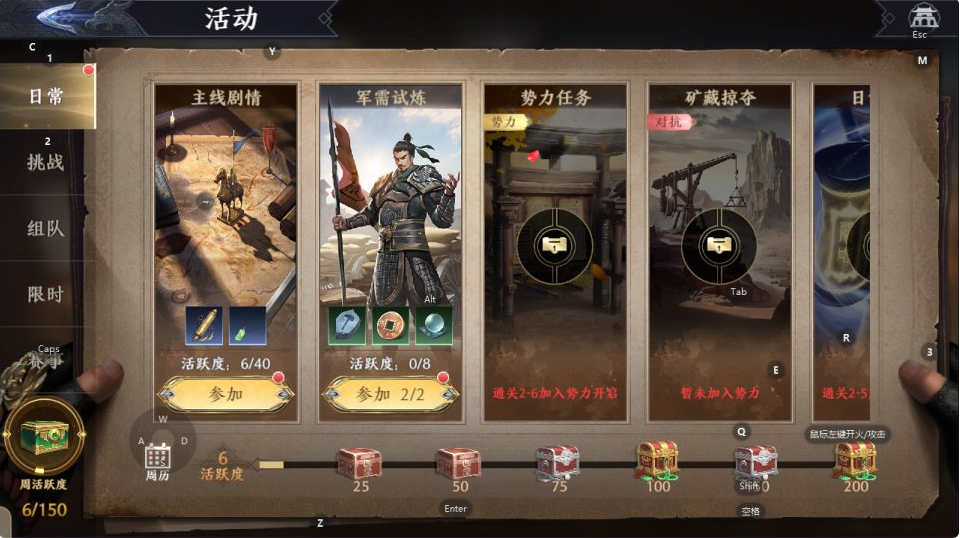Close the activity screen with Esc icon
960x538 pixels.
[922, 17]
